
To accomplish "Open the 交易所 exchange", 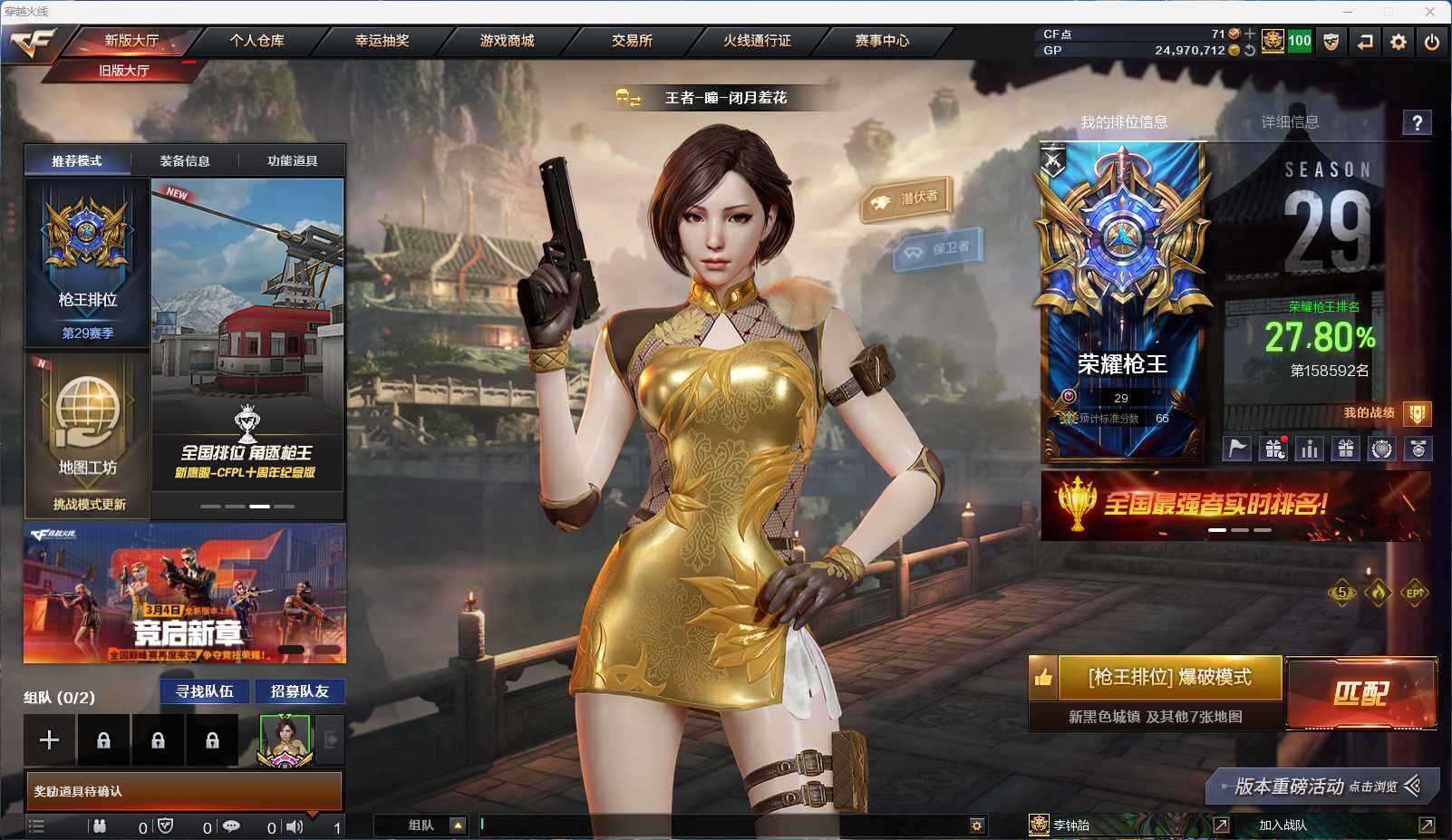I will 632,41.
